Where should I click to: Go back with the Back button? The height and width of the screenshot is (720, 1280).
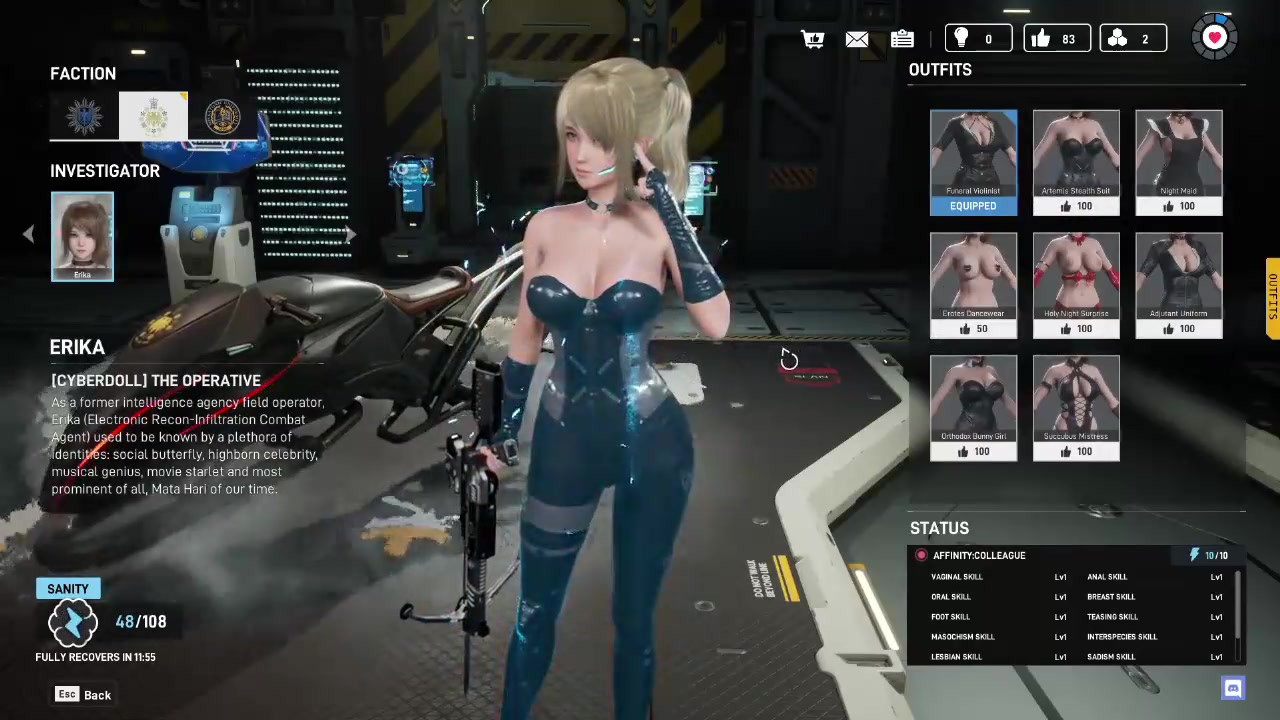click(x=84, y=695)
